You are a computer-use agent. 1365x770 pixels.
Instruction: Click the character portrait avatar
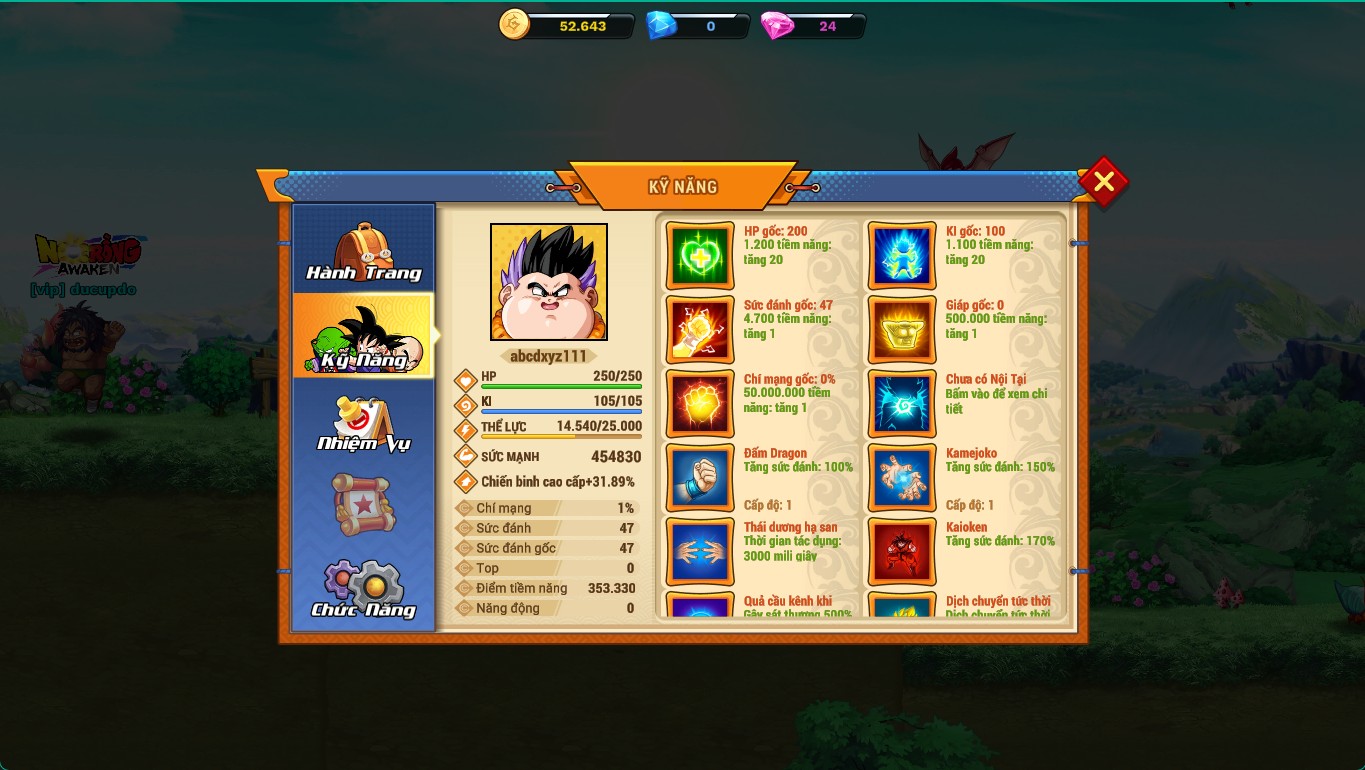(548, 282)
